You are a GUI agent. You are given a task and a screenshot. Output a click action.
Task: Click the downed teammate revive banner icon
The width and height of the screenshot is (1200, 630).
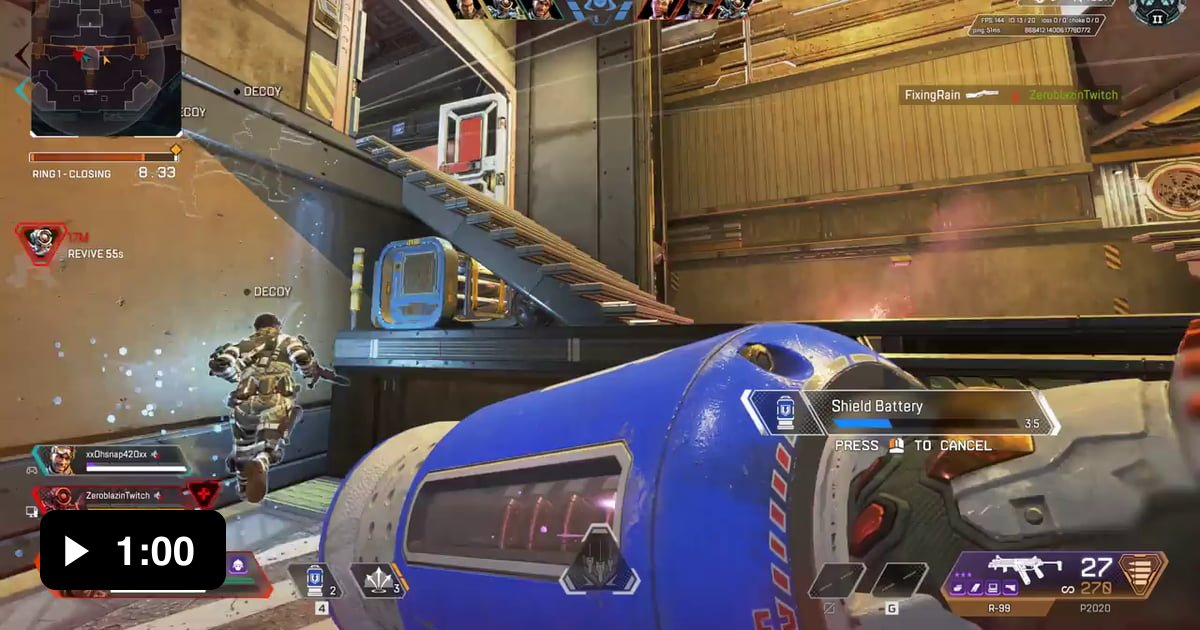click(42, 241)
